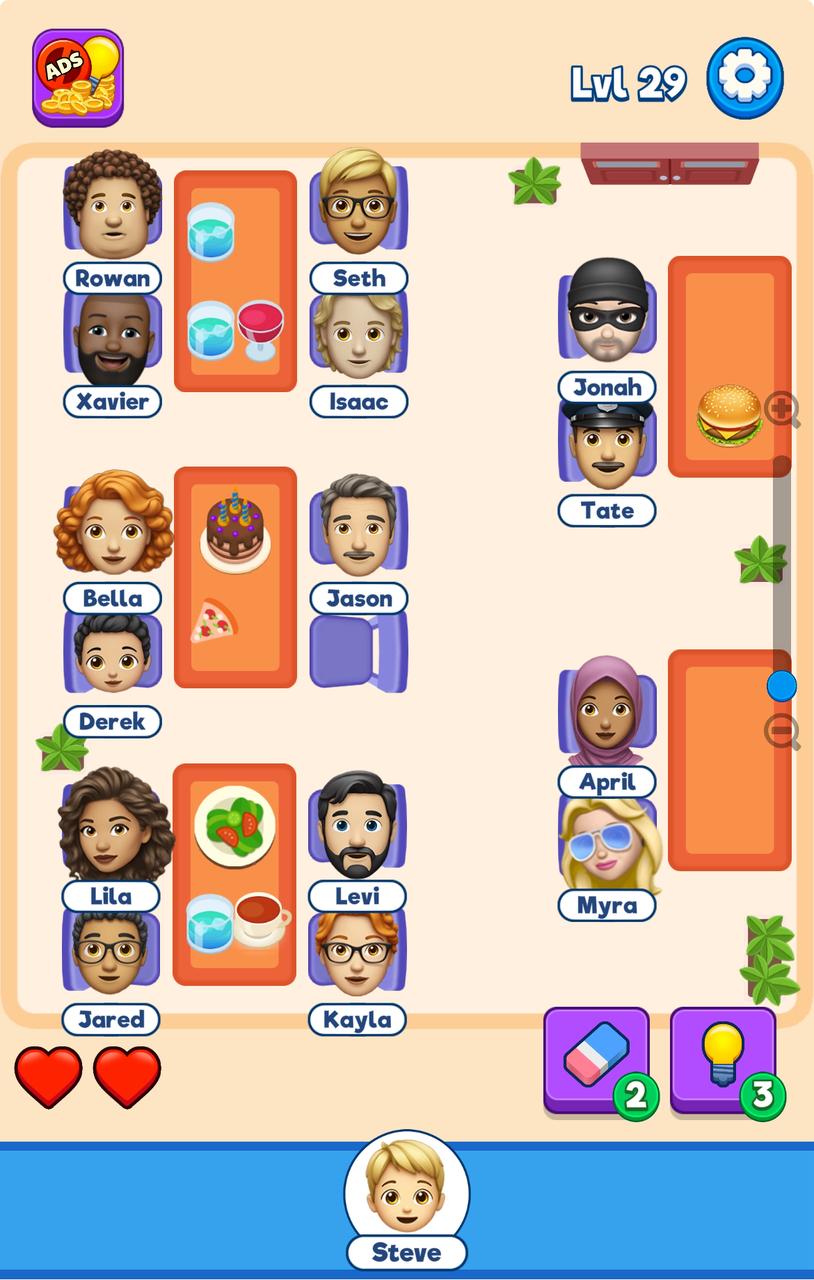Choose seated guest Kayla
Image resolution: width=814 pixels, height=1280 pixels.
click(x=357, y=957)
